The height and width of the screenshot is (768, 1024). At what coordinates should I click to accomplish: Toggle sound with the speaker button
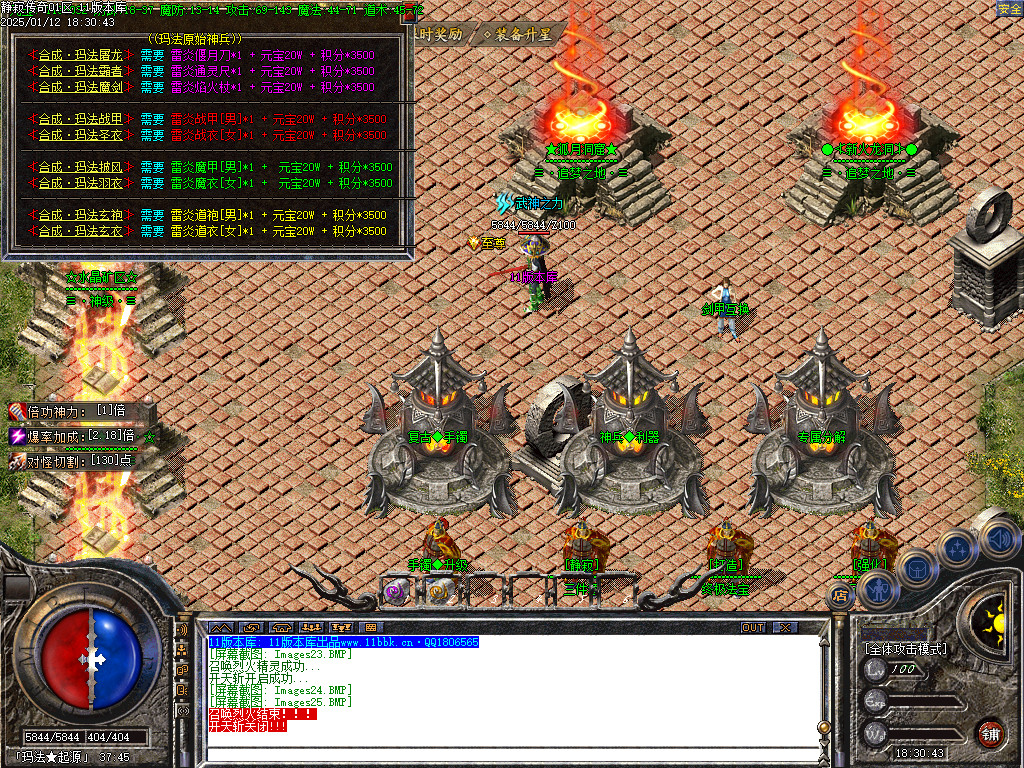[x=998, y=539]
